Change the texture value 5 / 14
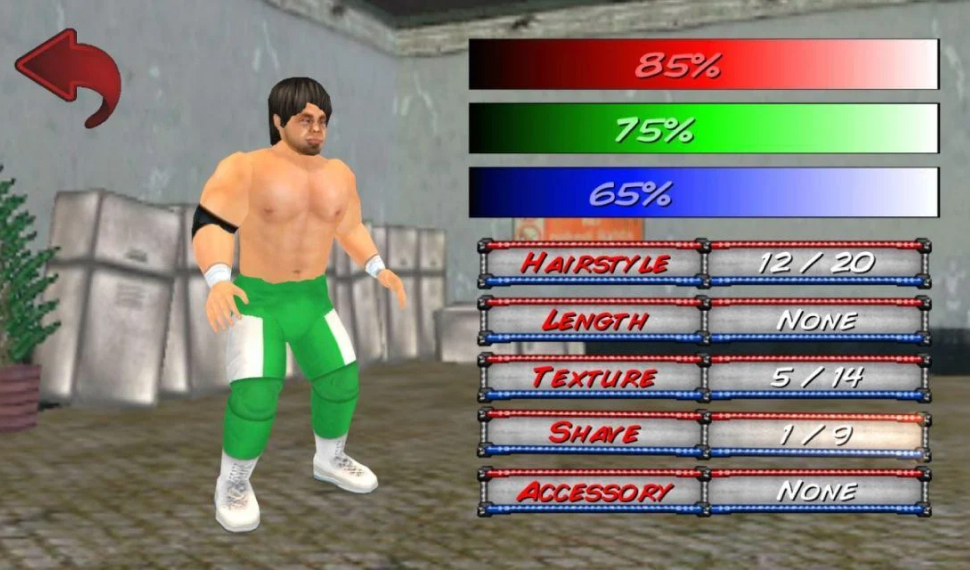The image size is (970, 570). (817, 377)
